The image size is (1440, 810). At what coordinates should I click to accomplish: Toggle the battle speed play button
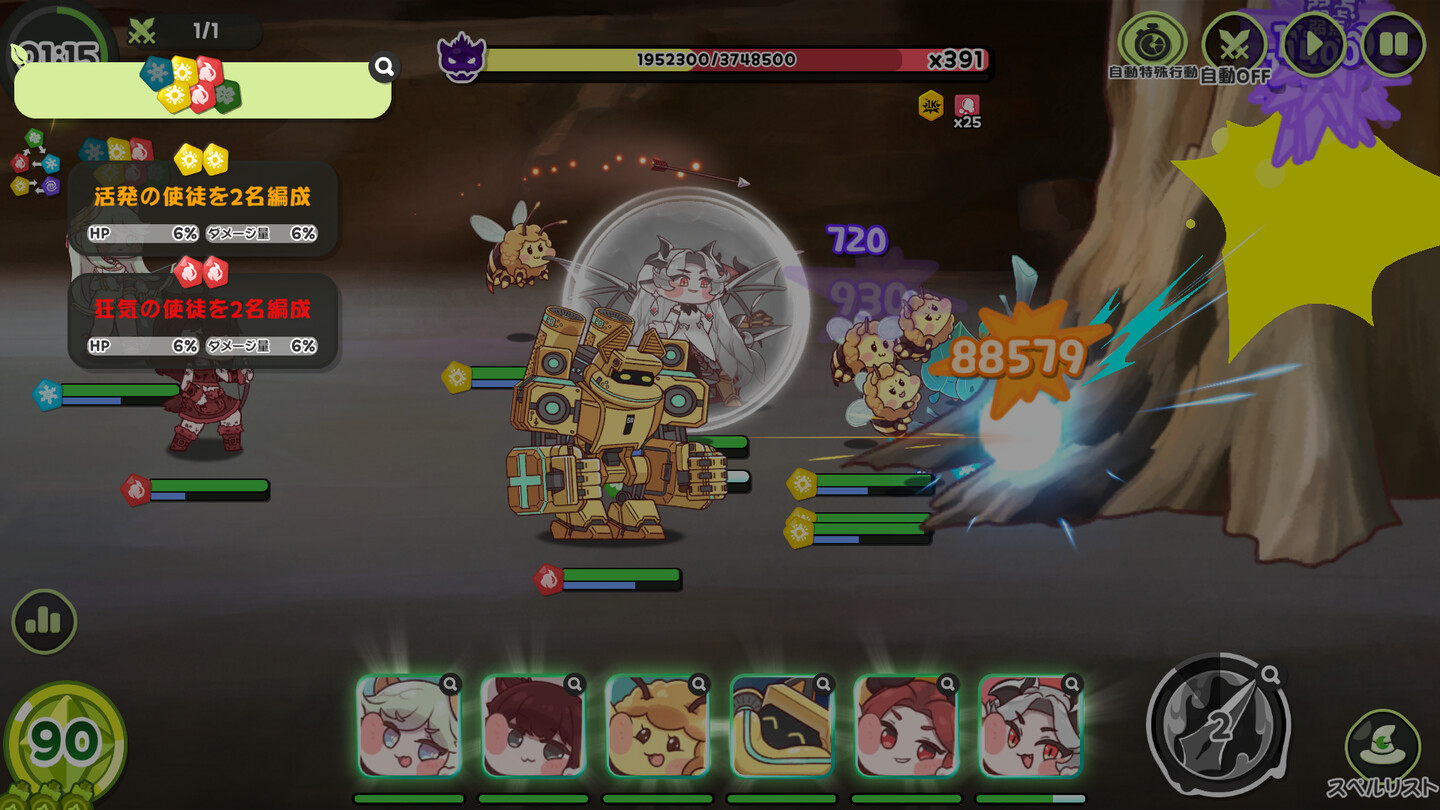coord(1313,44)
